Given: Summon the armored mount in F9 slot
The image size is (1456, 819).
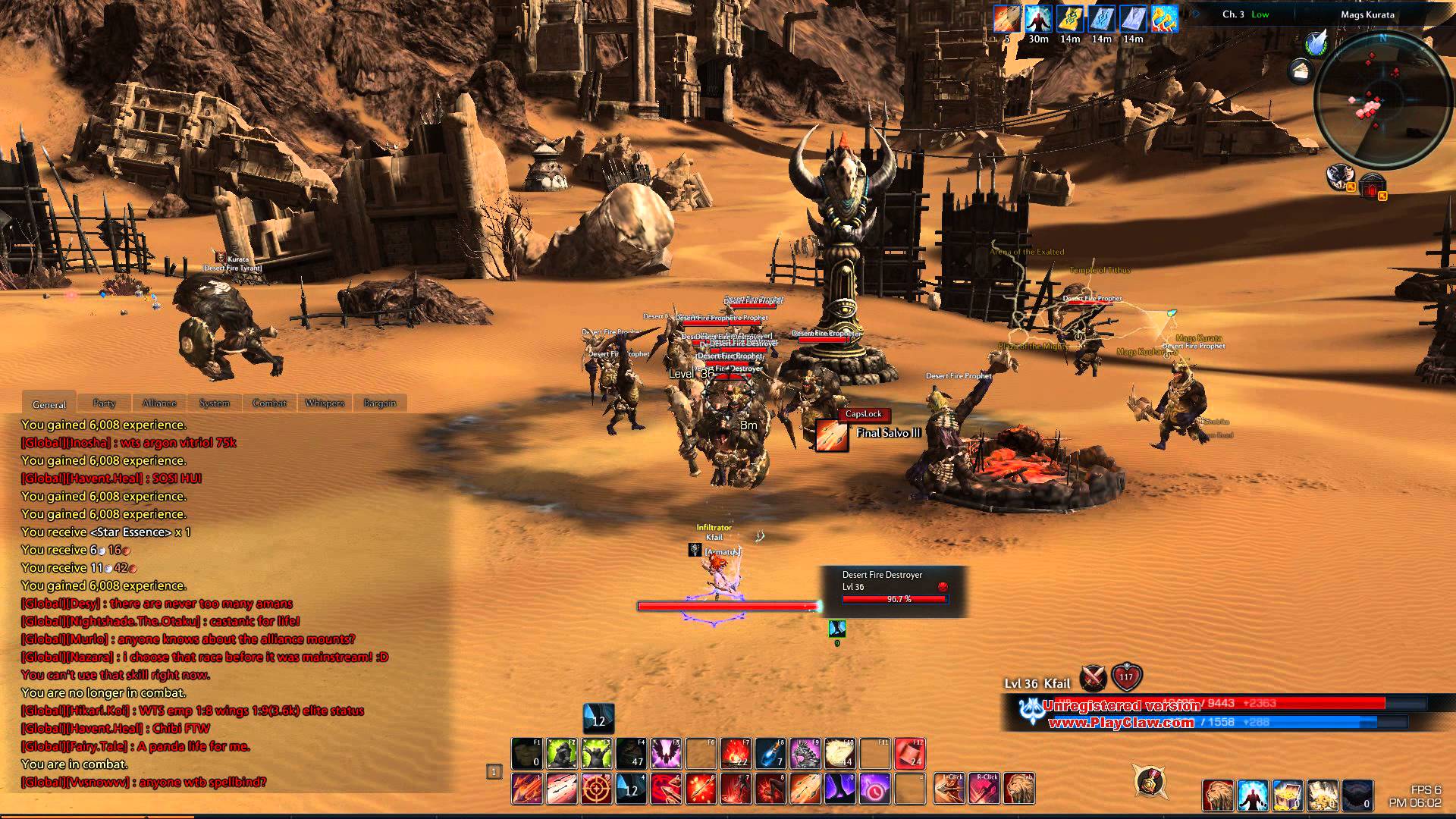Looking at the screenshot, I should tap(805, 754).
